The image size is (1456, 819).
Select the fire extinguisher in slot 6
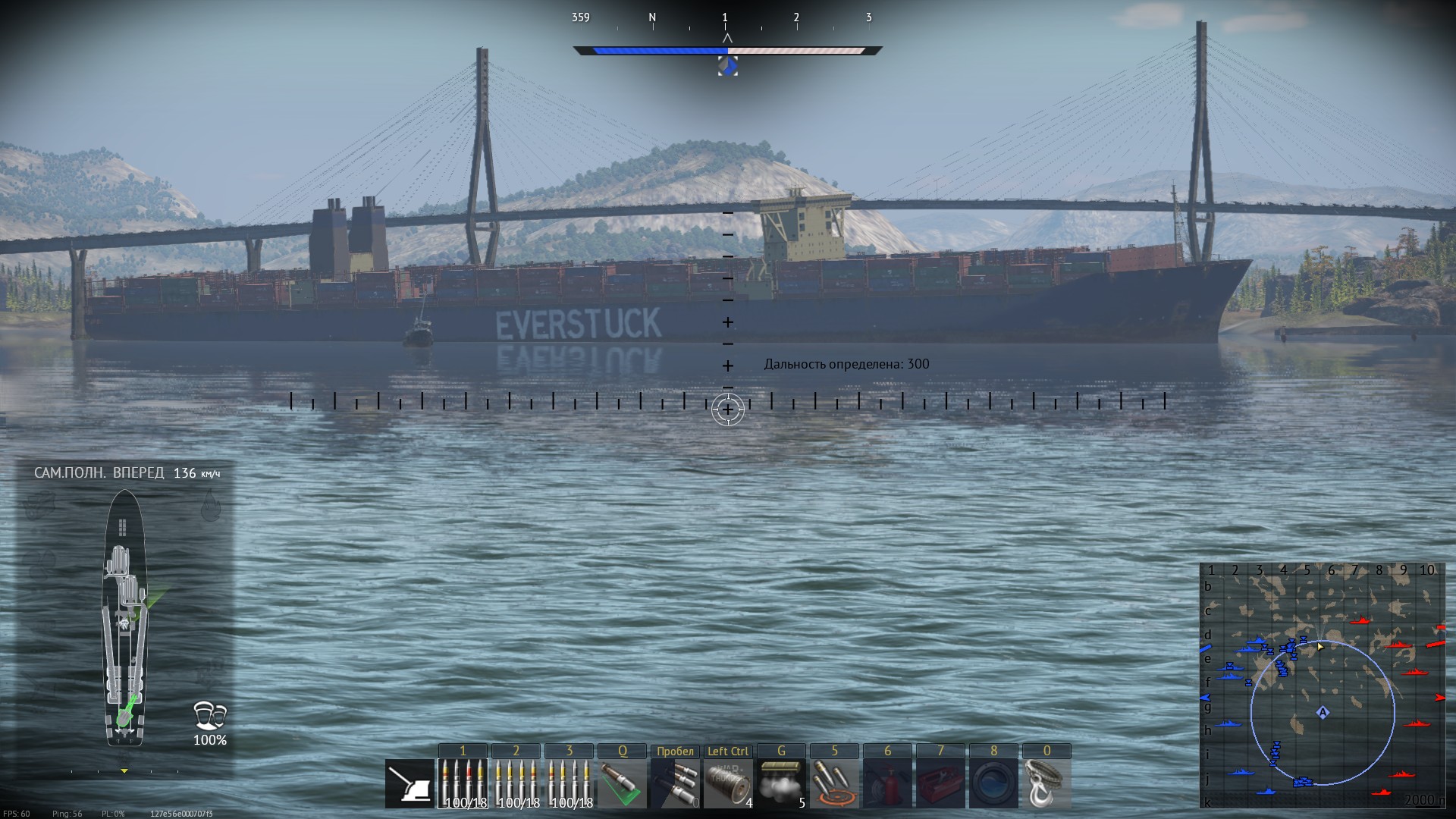pyautogui.click(x=887, y=781)
